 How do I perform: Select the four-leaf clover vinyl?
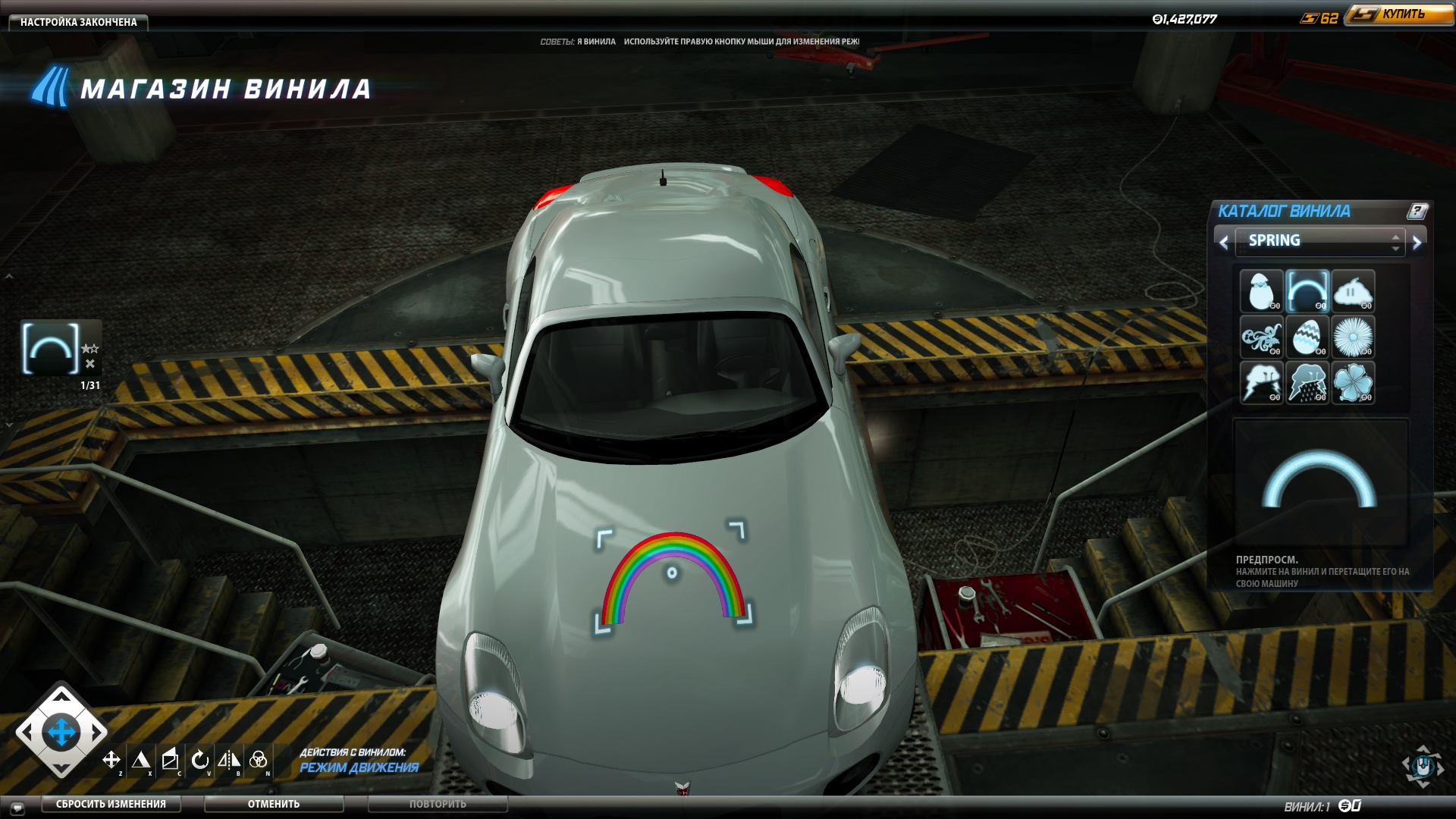click(1353, 382)
